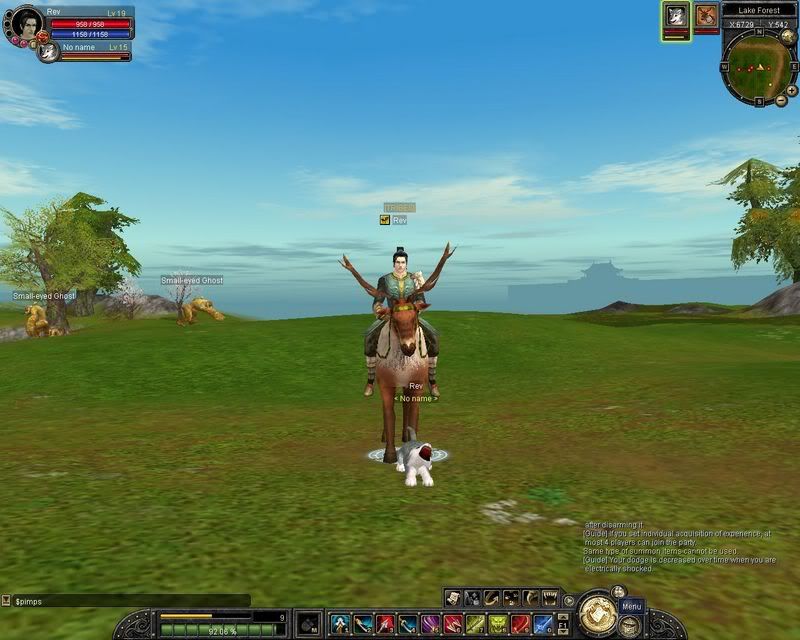Use the purple slash skill
The width and height of the screenshot is (800, 640).
pos(430,625)
